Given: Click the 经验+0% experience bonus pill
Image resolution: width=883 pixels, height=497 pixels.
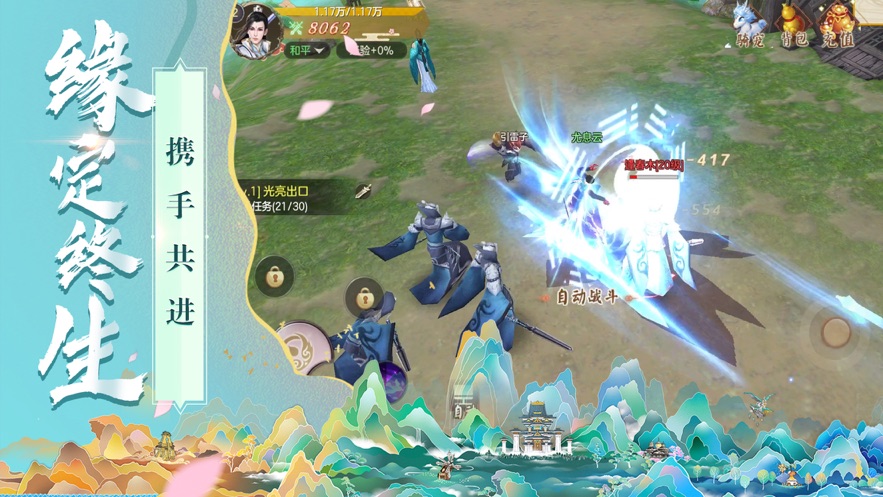Looking at the screenshot, I should [x=372, y=50].
